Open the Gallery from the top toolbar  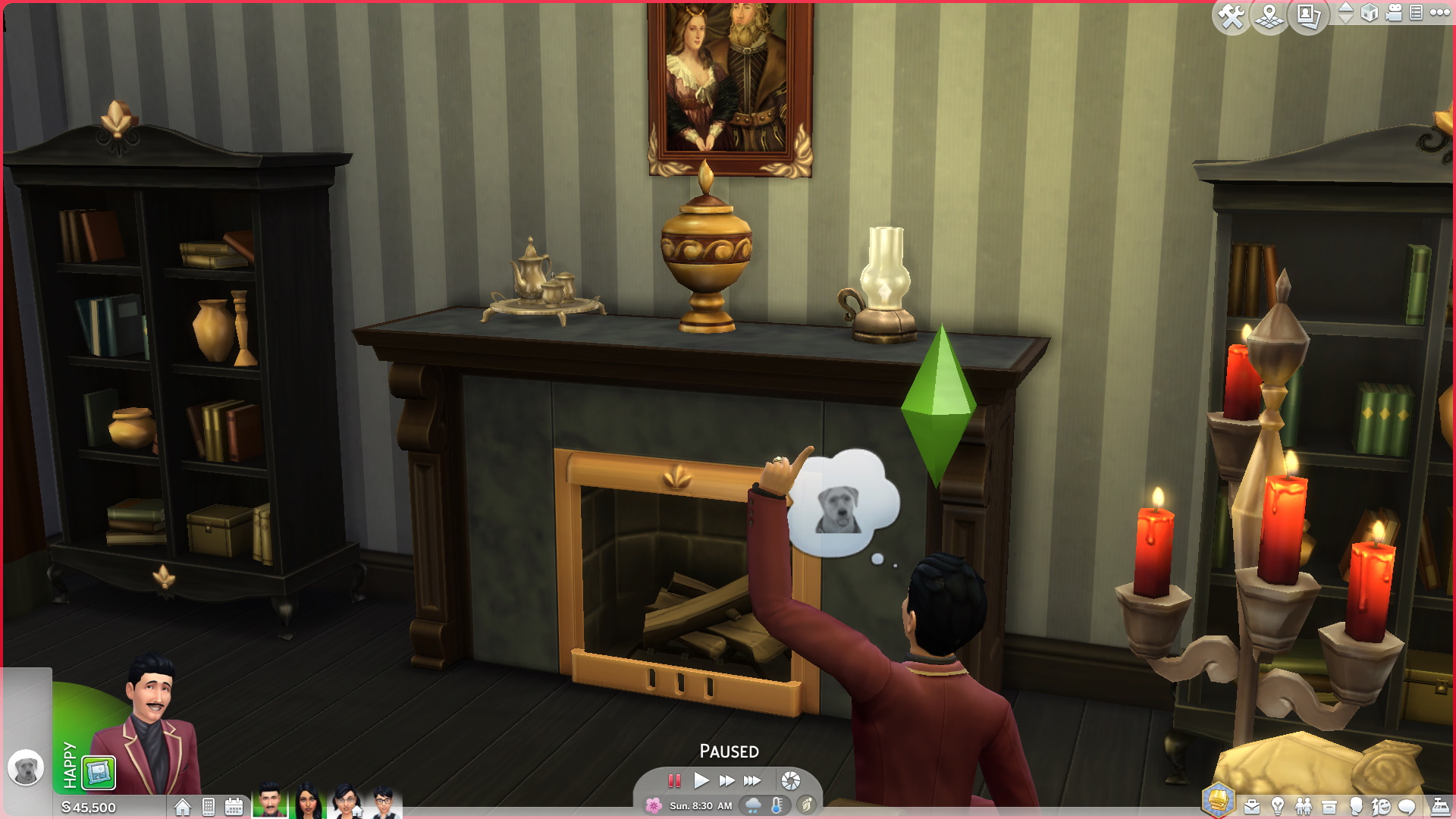click(1307, 14)
